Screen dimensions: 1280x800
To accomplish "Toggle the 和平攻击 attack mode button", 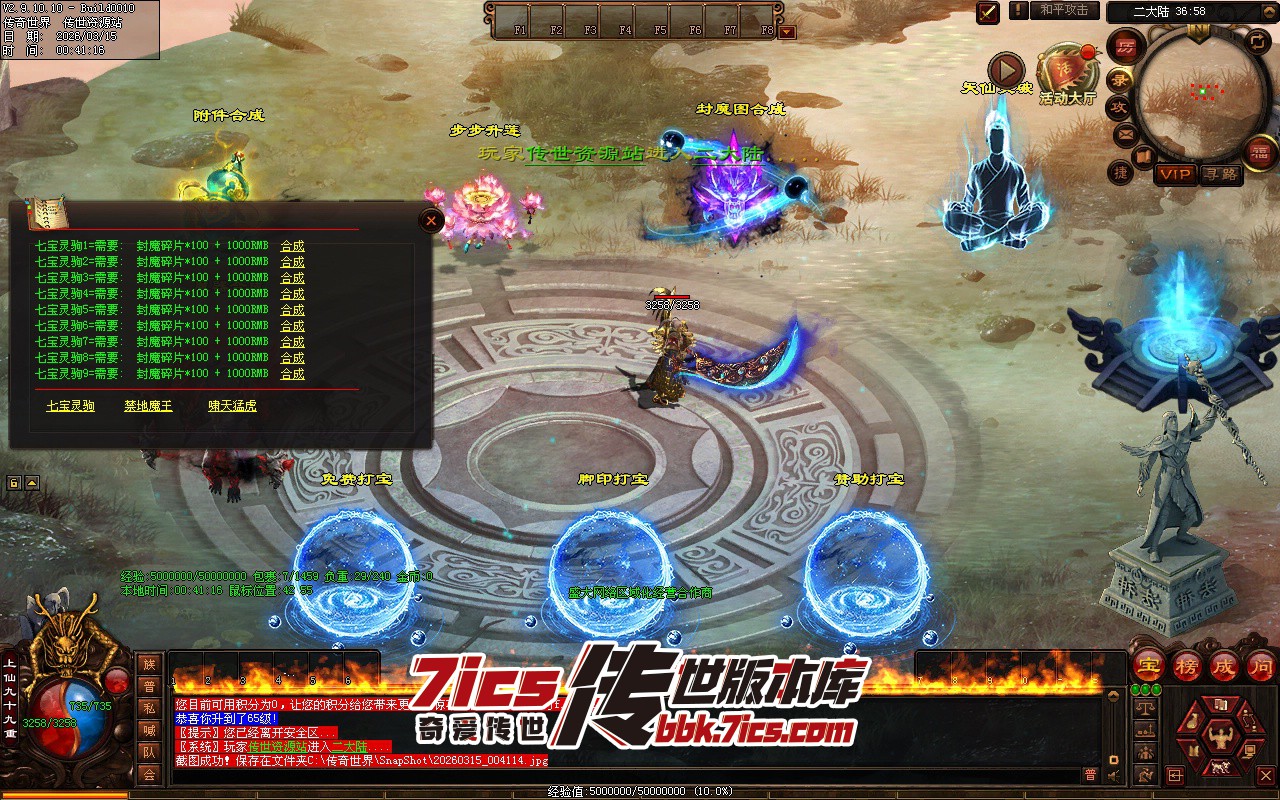I will (1063, 10).
